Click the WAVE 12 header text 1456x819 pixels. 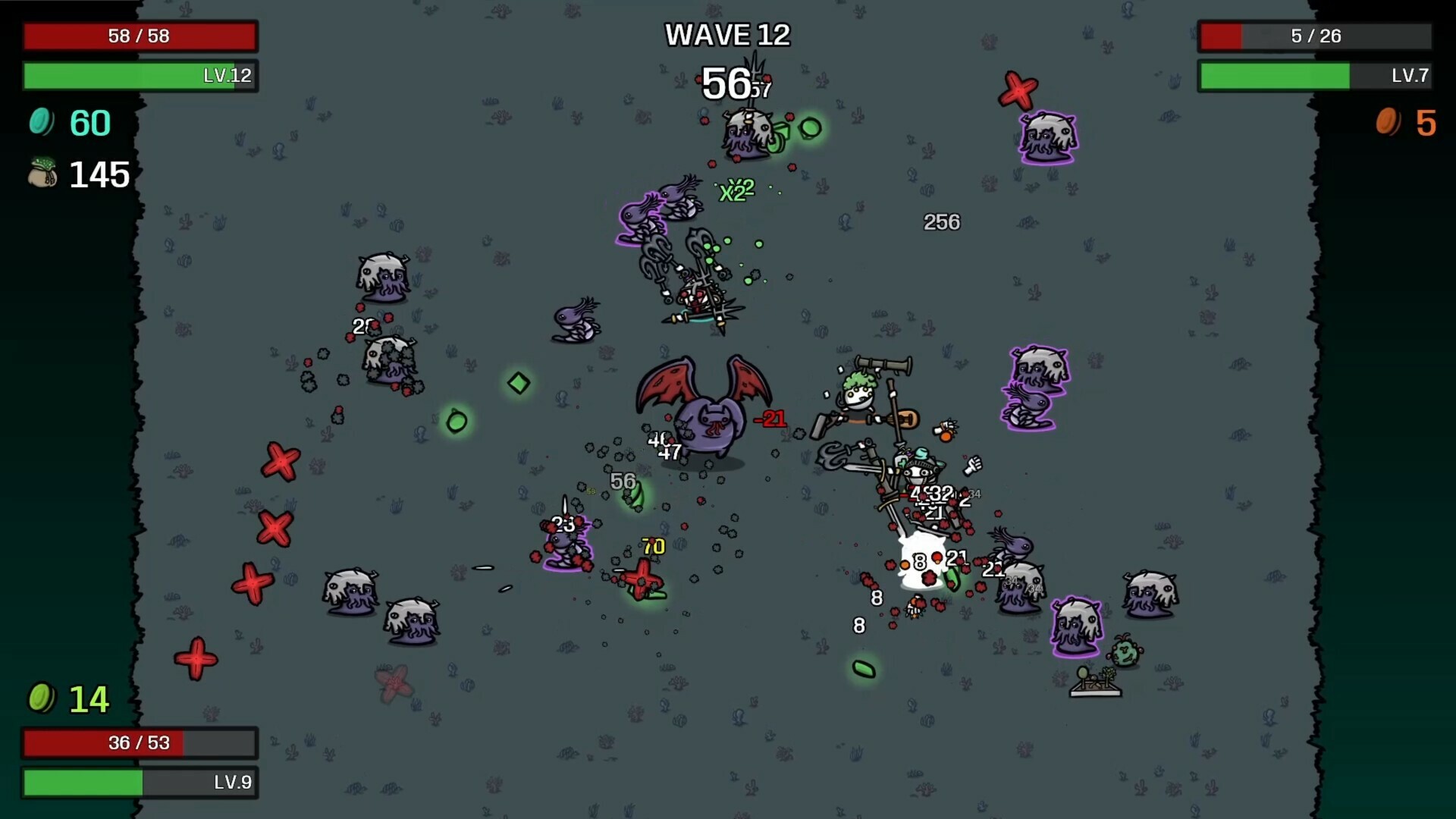point(727,34)
